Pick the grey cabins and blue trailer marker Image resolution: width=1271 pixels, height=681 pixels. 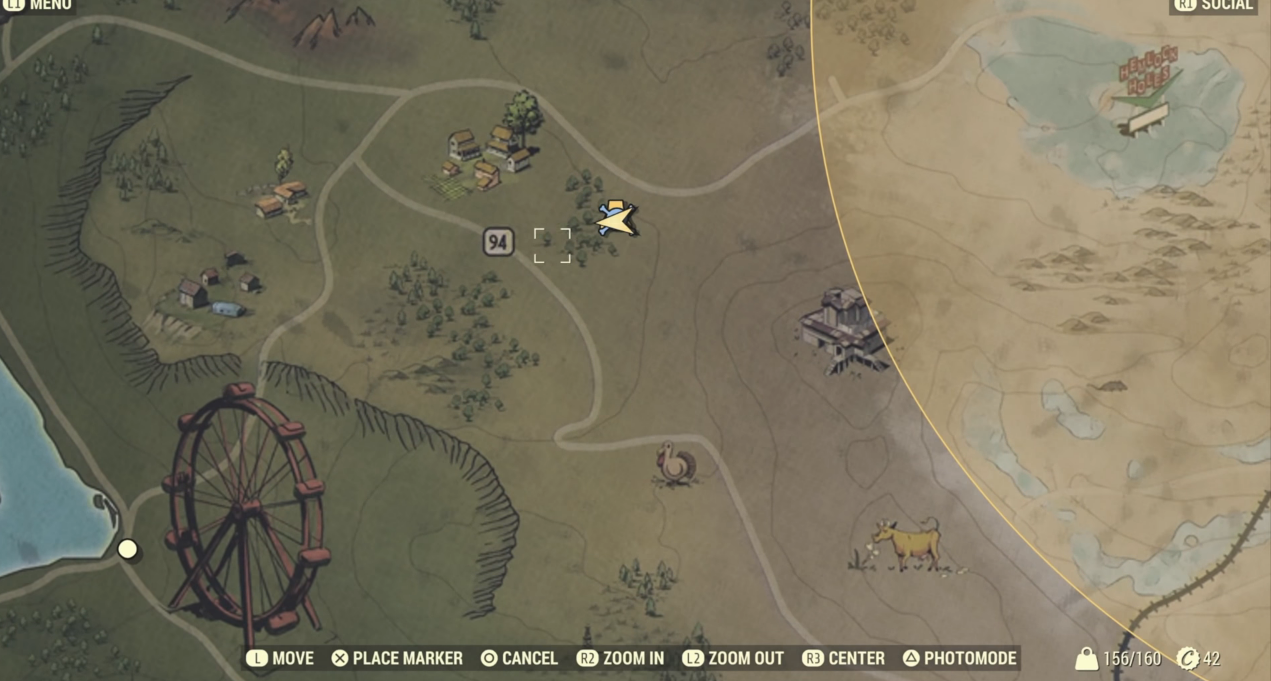pos(213,290)
